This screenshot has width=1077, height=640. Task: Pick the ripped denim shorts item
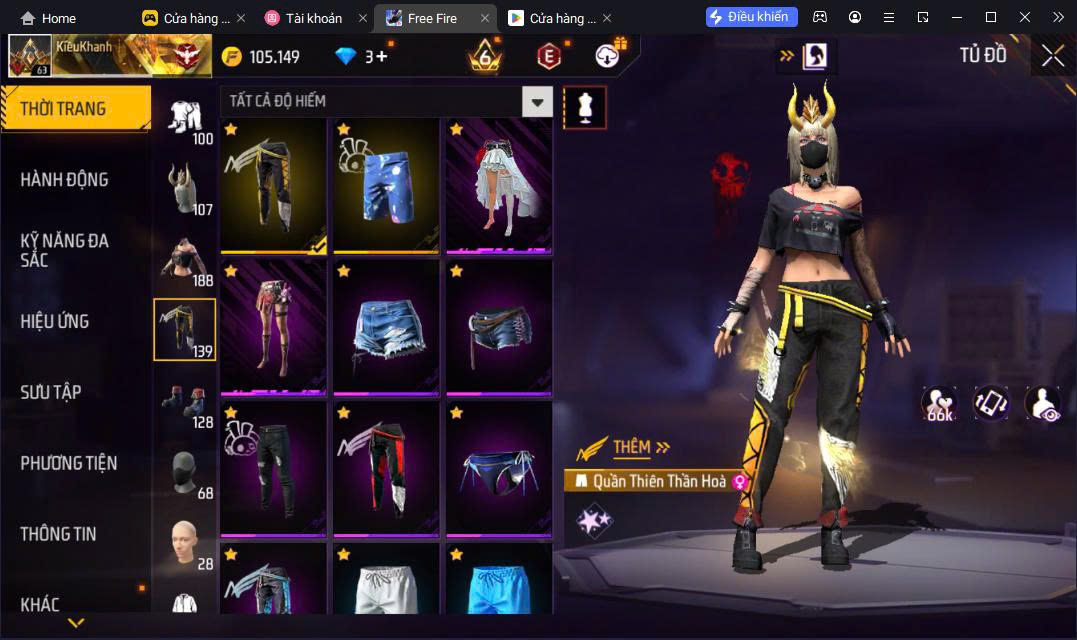[387, 328]
